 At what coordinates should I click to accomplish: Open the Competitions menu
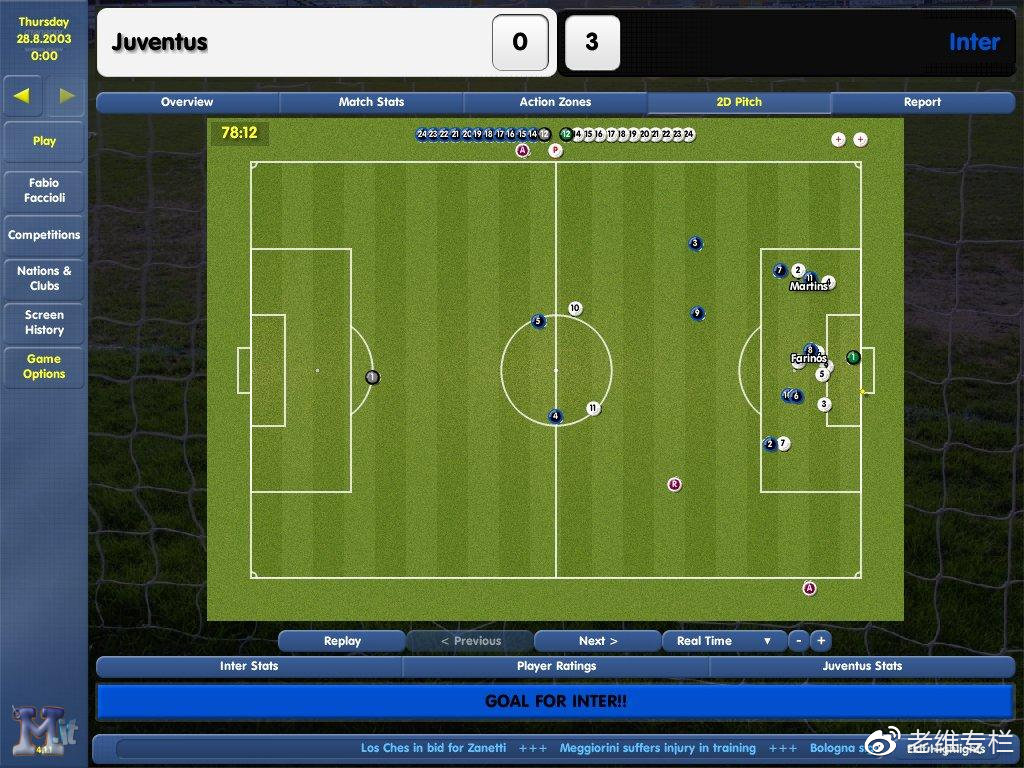44,235
